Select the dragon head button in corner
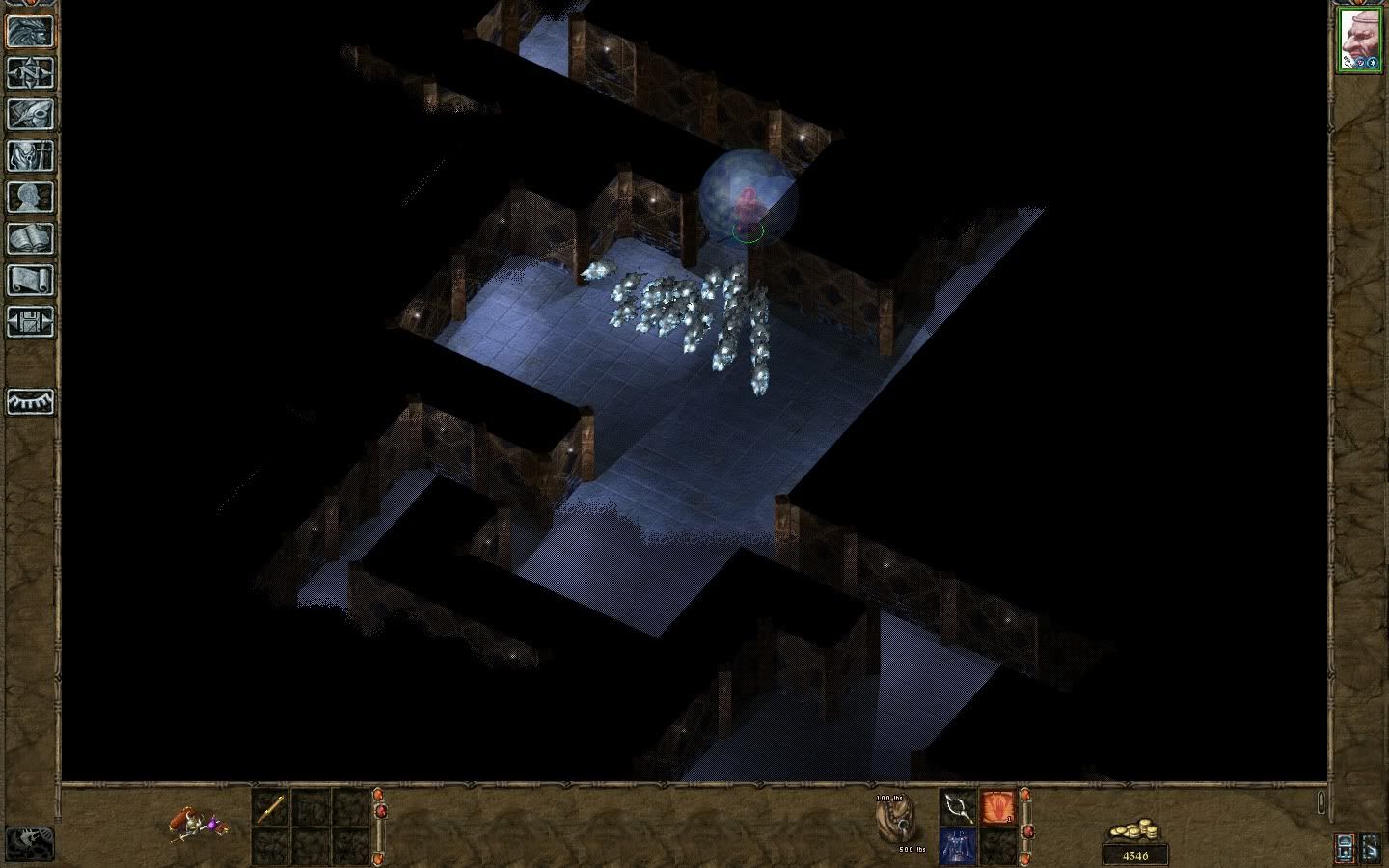 (x=30, y=843)
